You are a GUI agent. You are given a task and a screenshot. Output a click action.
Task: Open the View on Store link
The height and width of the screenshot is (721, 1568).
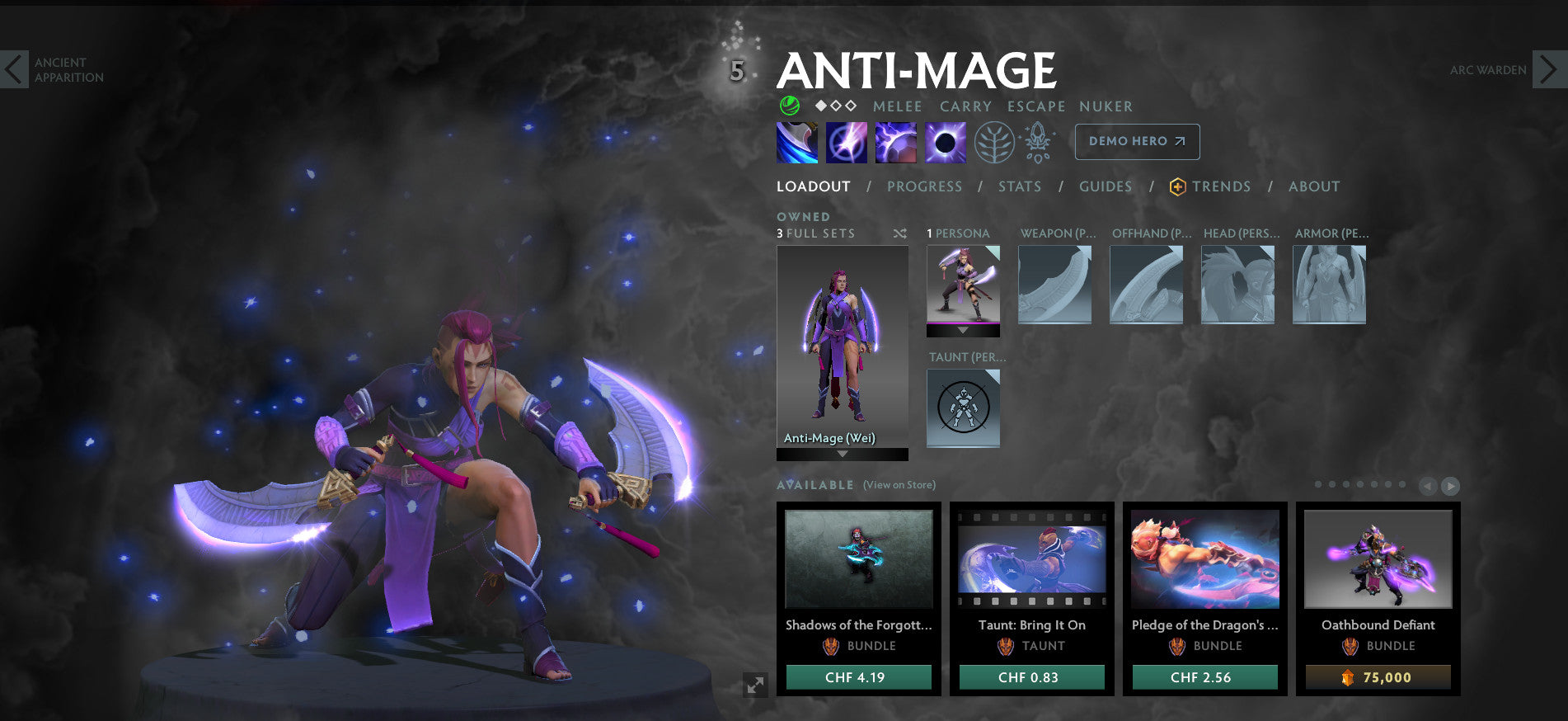click(898, 485)
